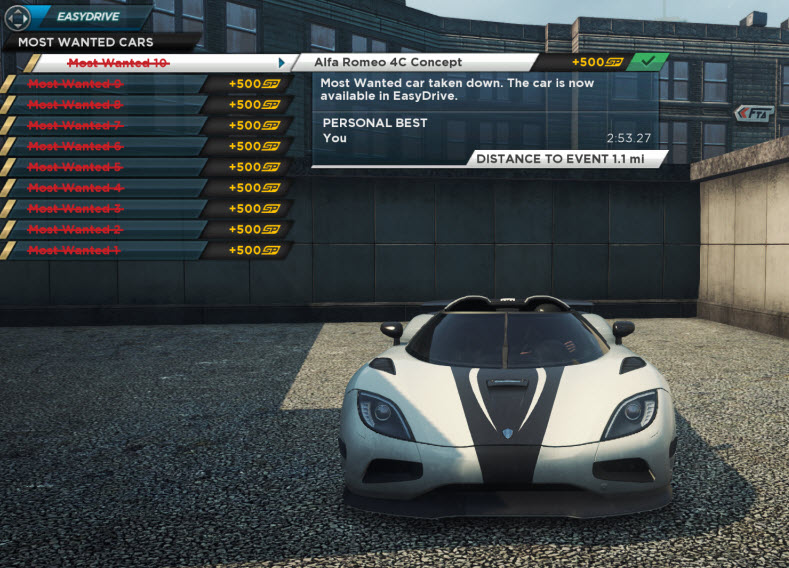Choose the Most Wanted 4 entry

(75, 188)
